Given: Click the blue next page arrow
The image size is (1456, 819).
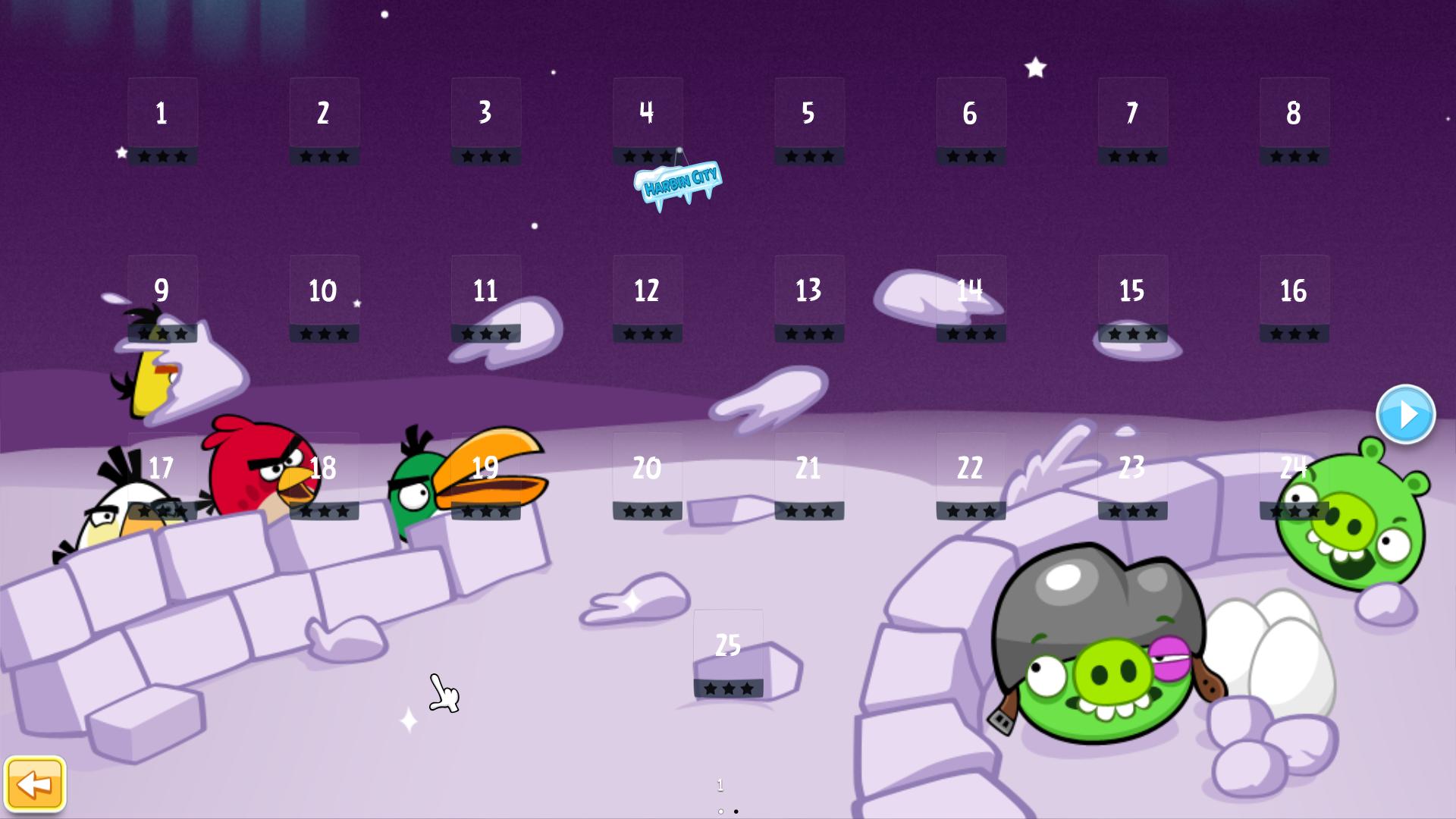Looking at the screenshot, I should pos(1405,414).
